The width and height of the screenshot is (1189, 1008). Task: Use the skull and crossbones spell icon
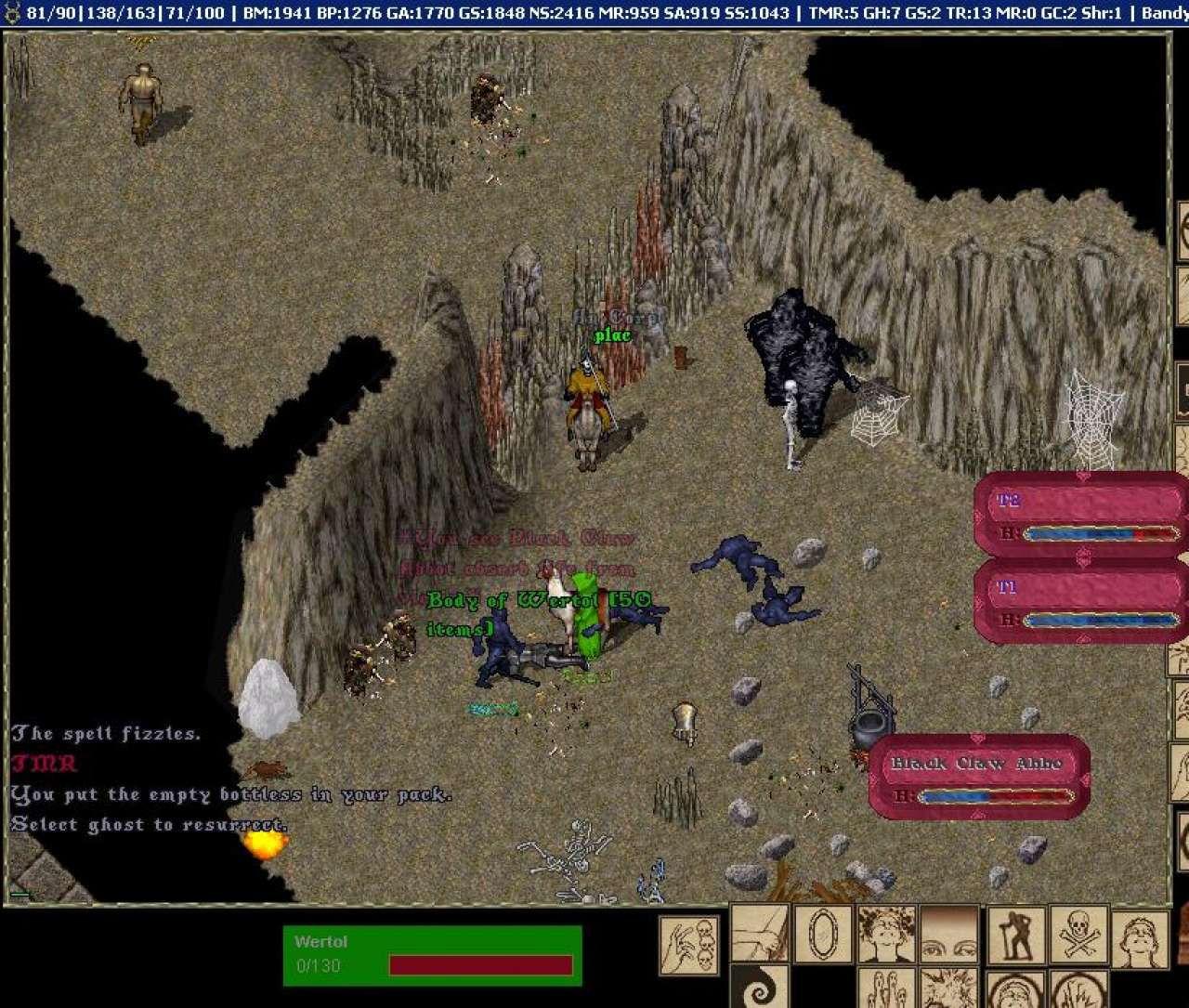(1078, 936)
